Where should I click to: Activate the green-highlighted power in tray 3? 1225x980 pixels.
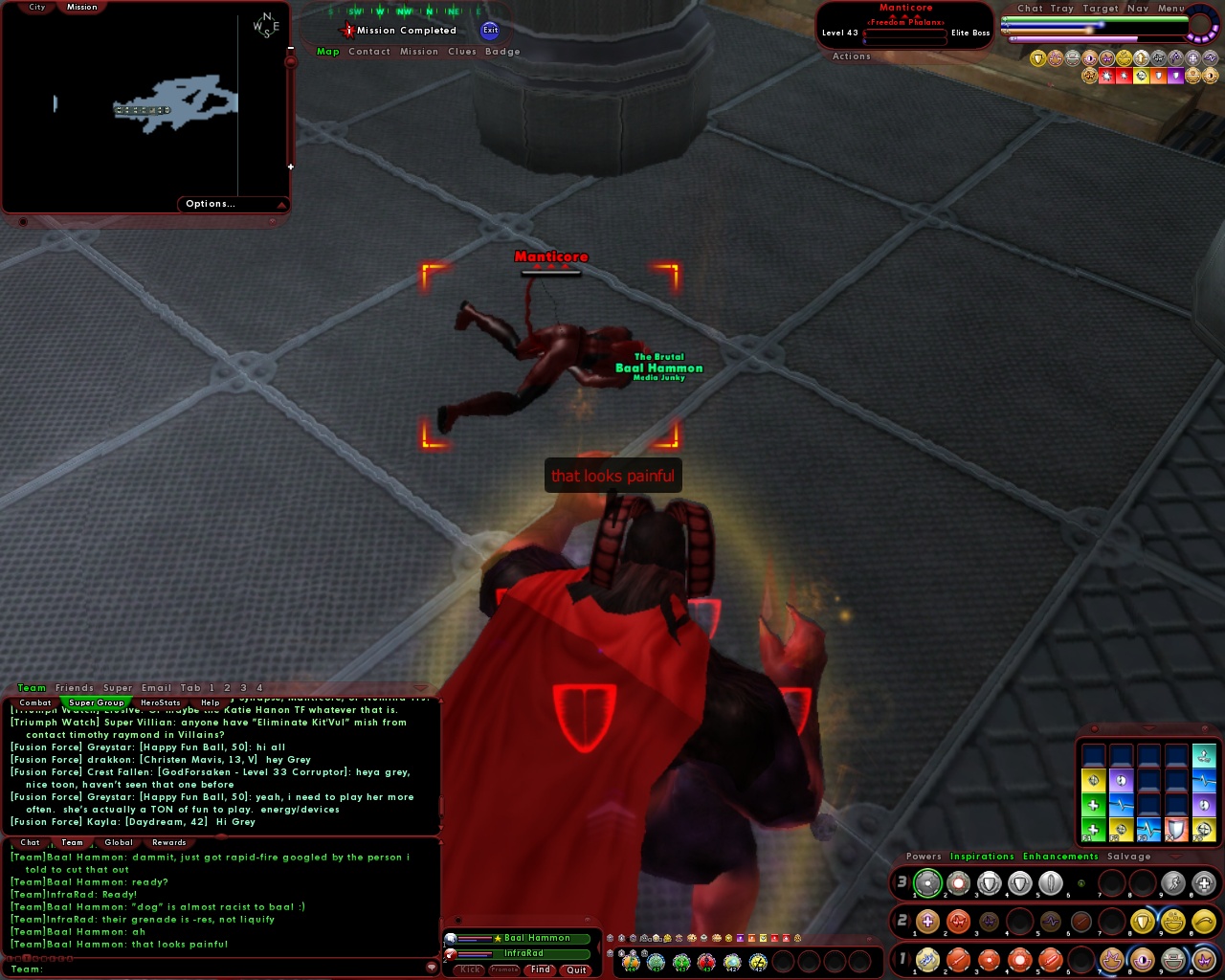pyautogui.click(x=927, y=883)
